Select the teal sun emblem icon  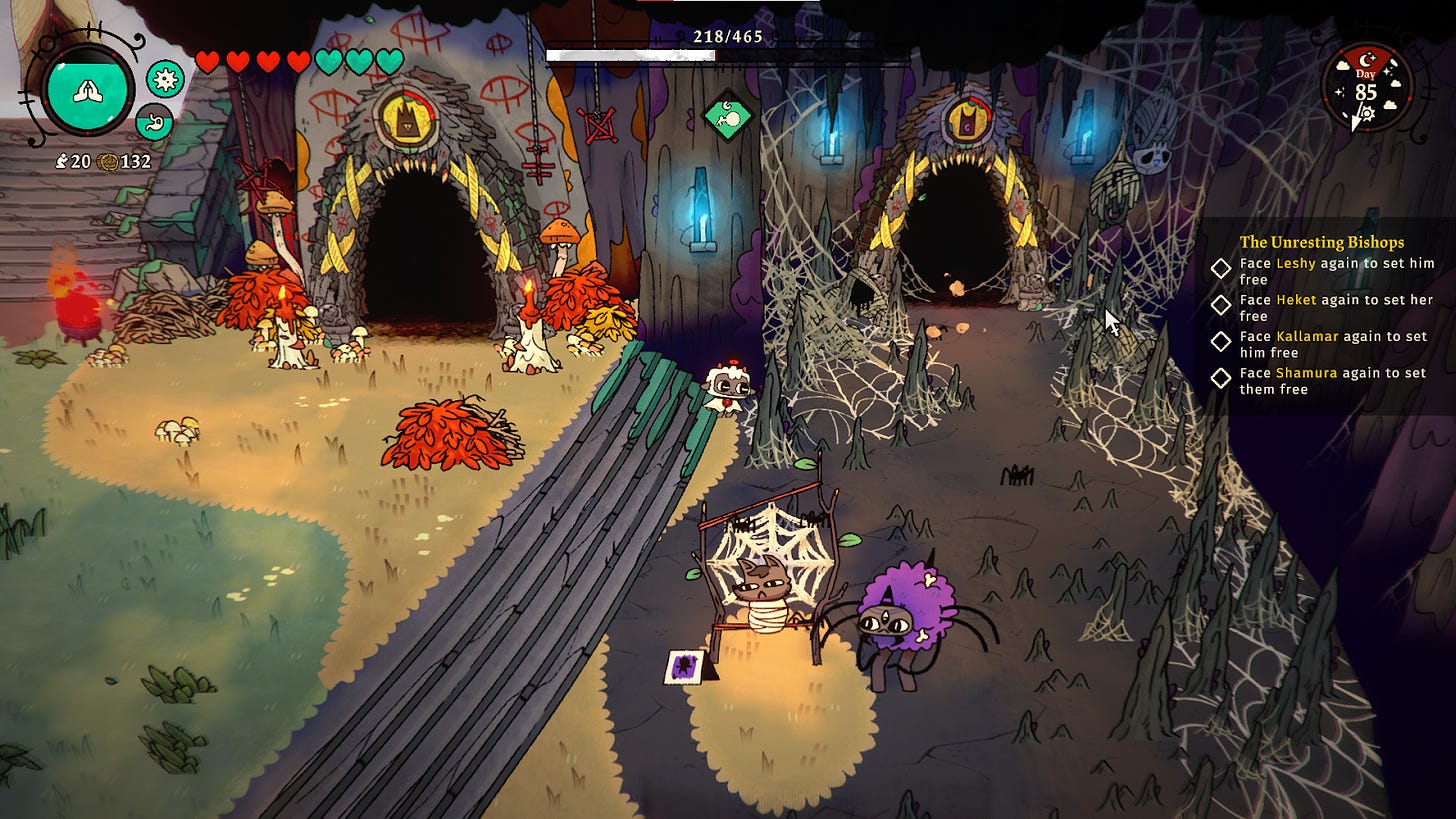point(164,77)
